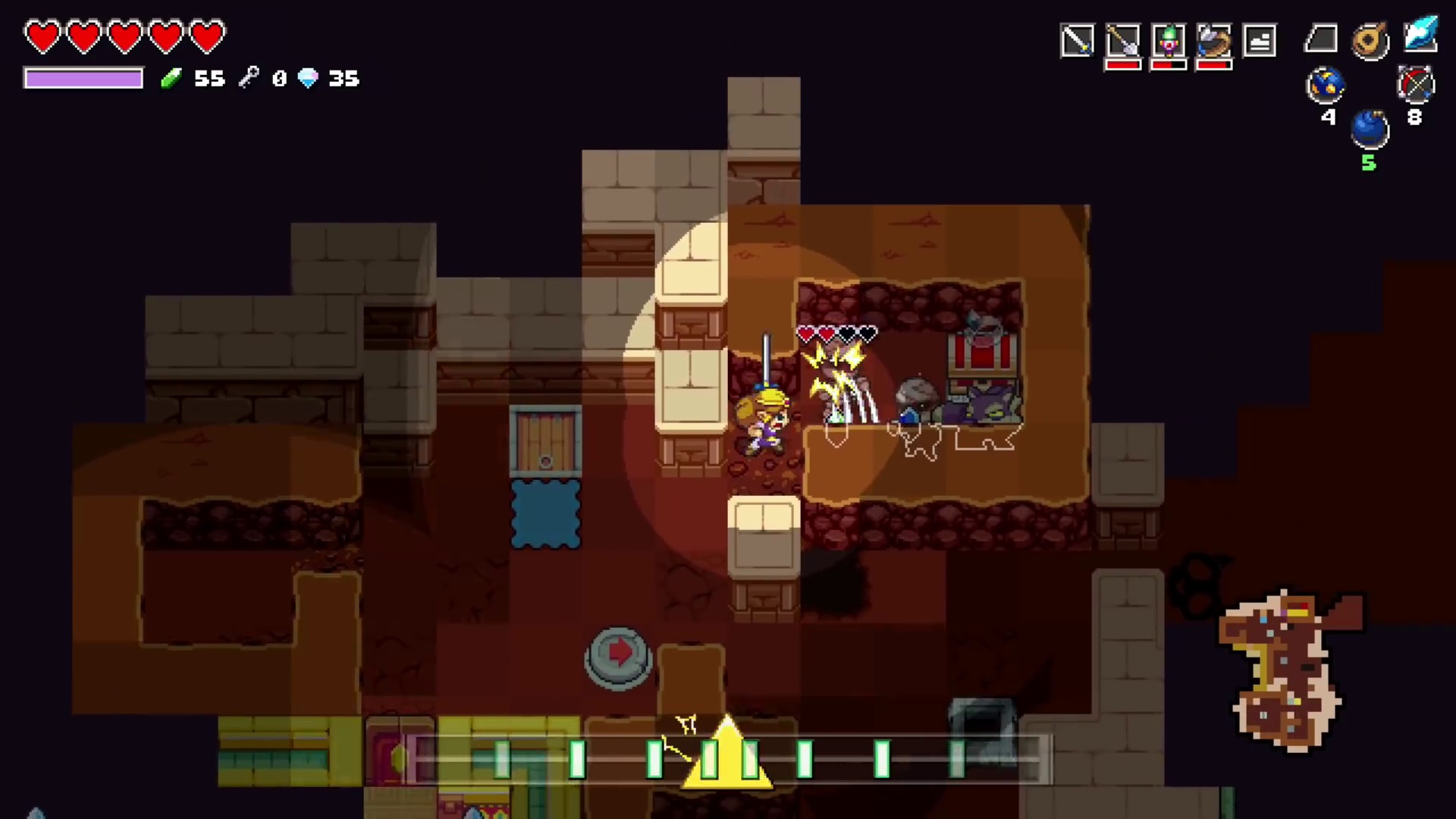Click the purple XP progress bar

click(83, 78)
